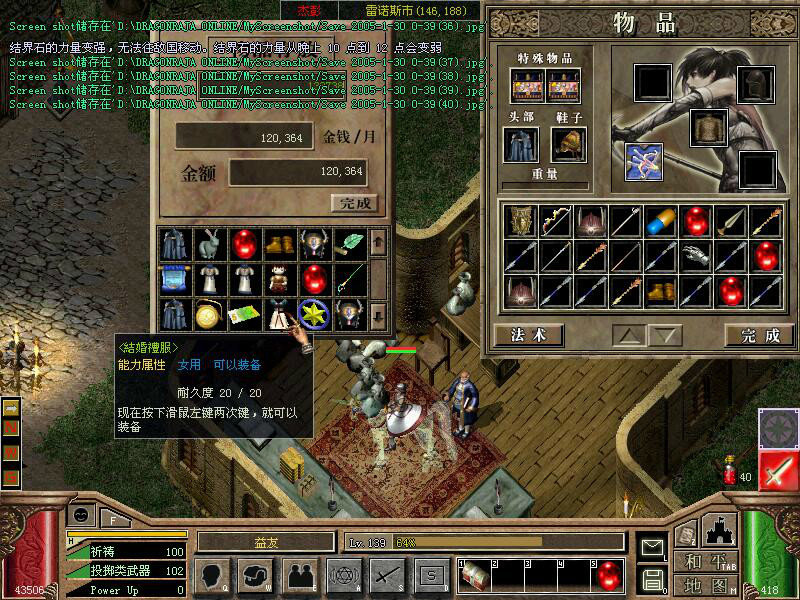This screenshot has height=600, width=800.
Task: Select the blue scroll item in storage
Action: (174, 278)
